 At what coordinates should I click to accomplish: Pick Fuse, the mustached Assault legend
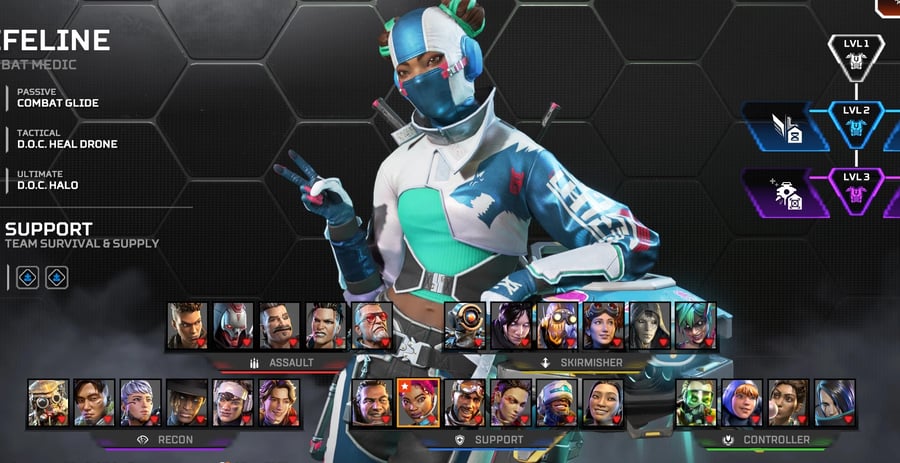[x=279, y=325]
